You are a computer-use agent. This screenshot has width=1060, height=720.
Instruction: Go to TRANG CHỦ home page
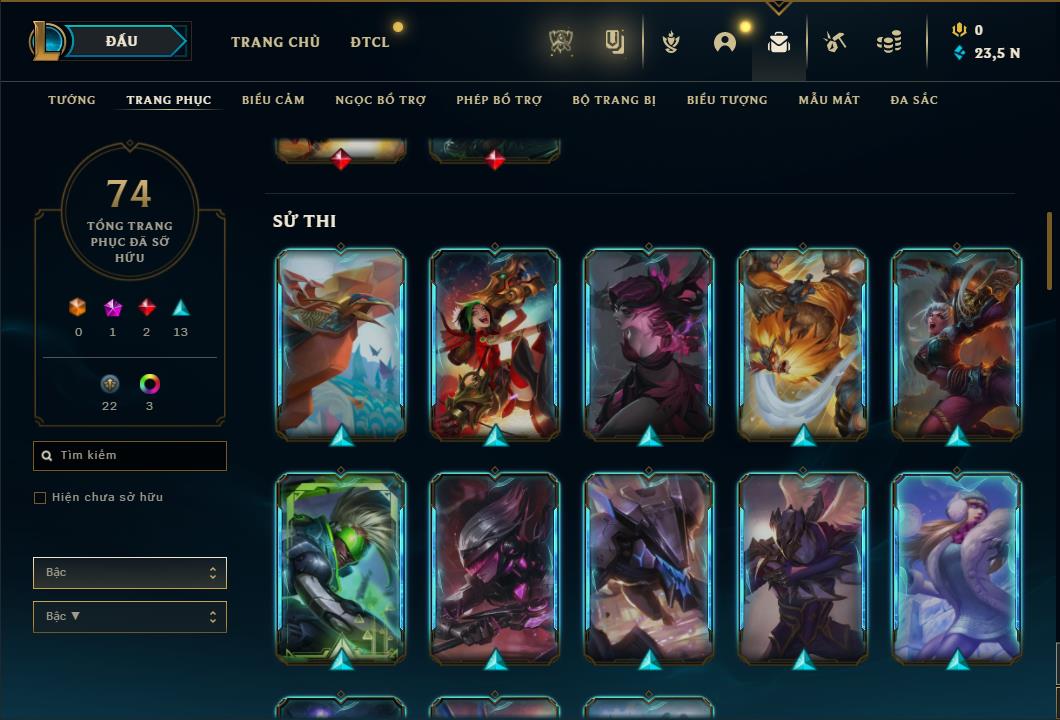coord(275,42)
